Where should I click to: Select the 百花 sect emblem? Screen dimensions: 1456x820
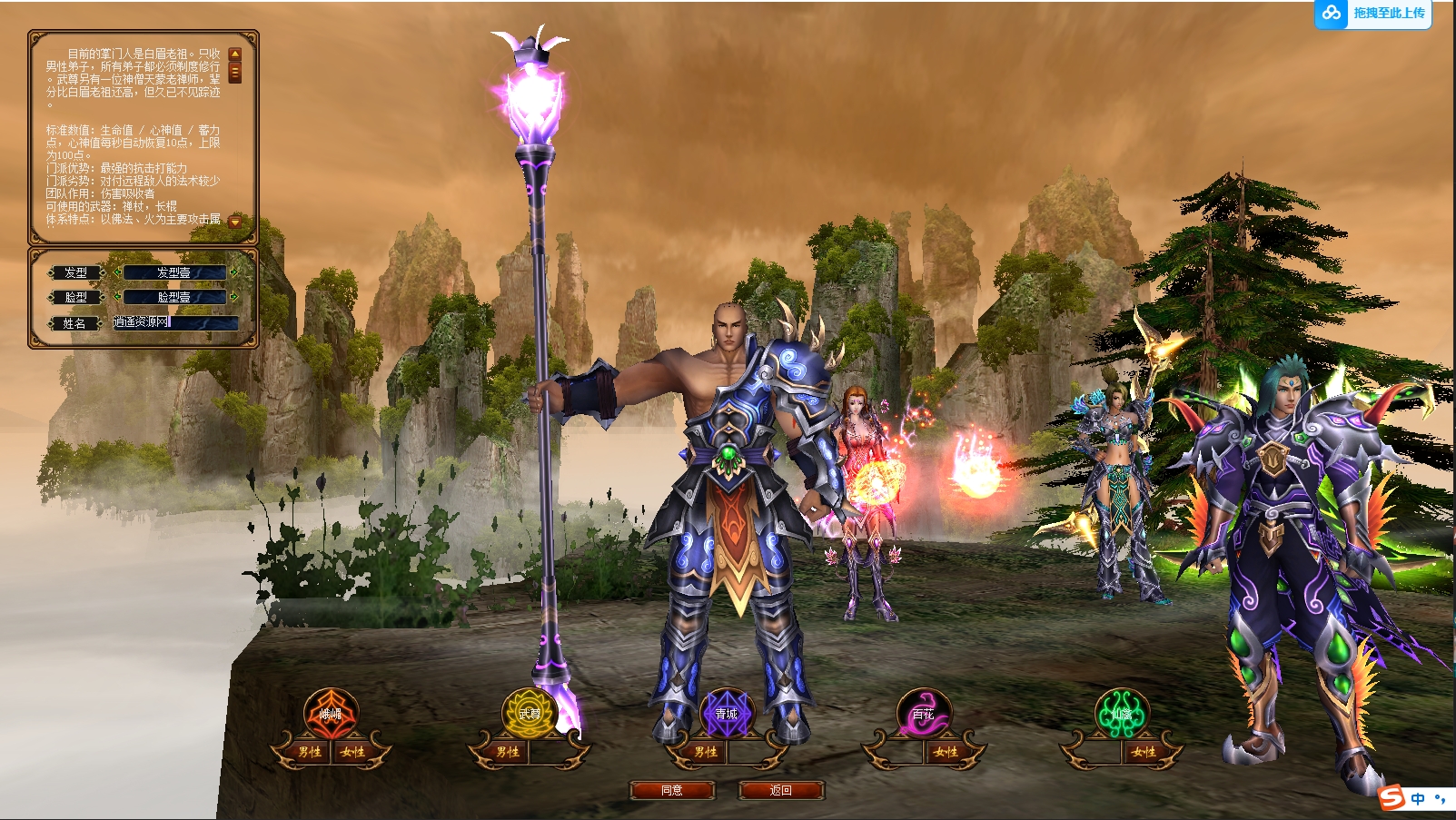[924, 714]
